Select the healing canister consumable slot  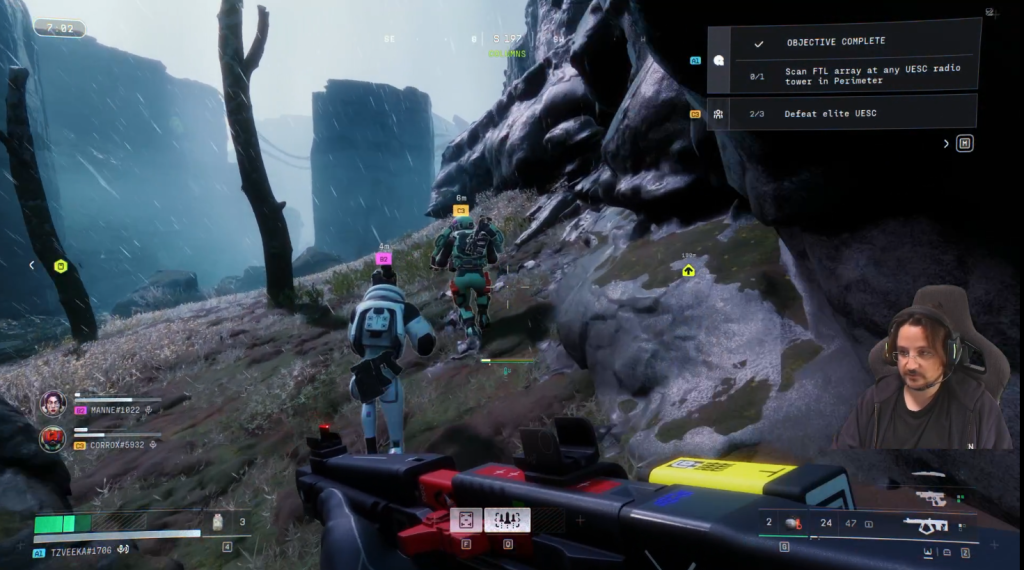[x=217, y=521]
